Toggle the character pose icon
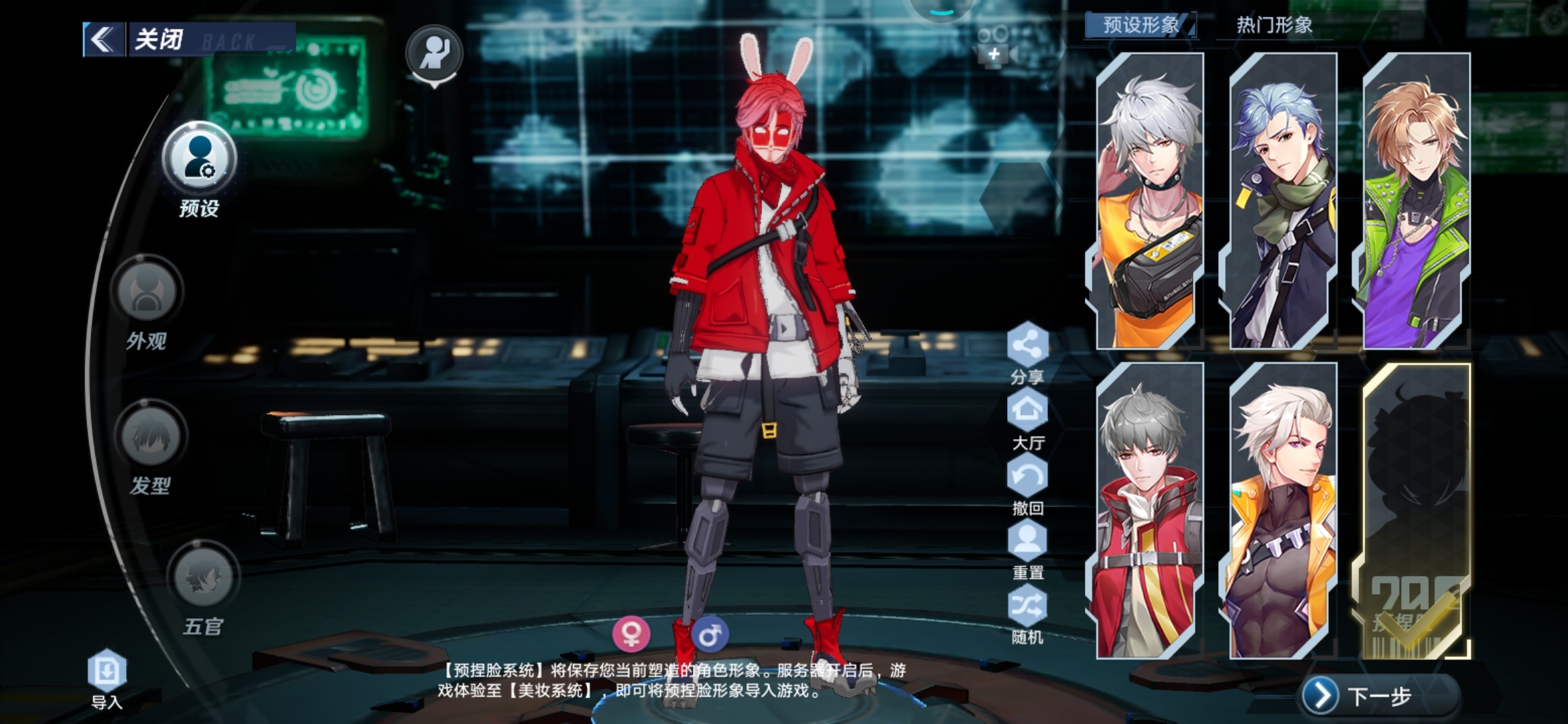The width and height of the screenshot is (1568, 724). click(434, 53)
